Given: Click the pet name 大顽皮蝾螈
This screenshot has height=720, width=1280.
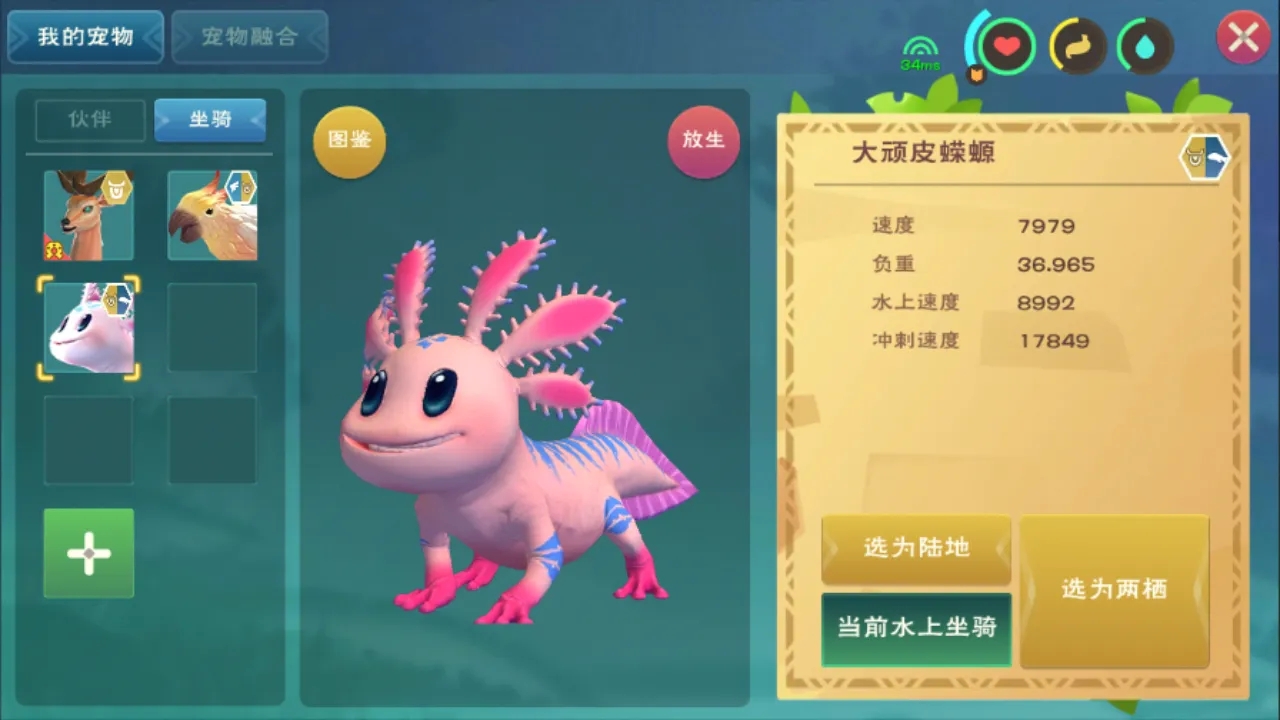Looking at the screenshot, I should [x=924, y=153].
